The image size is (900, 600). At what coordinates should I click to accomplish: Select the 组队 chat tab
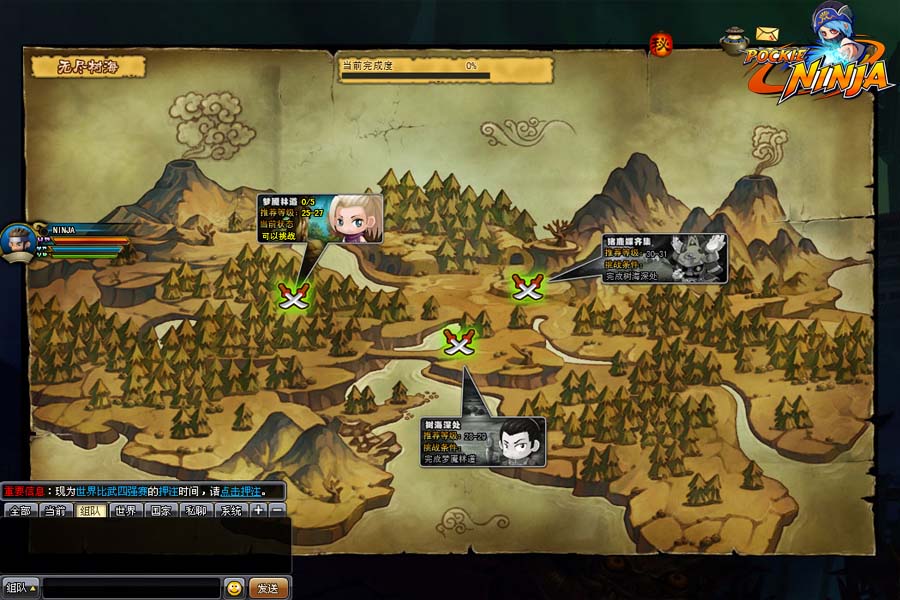click(90, 511)
